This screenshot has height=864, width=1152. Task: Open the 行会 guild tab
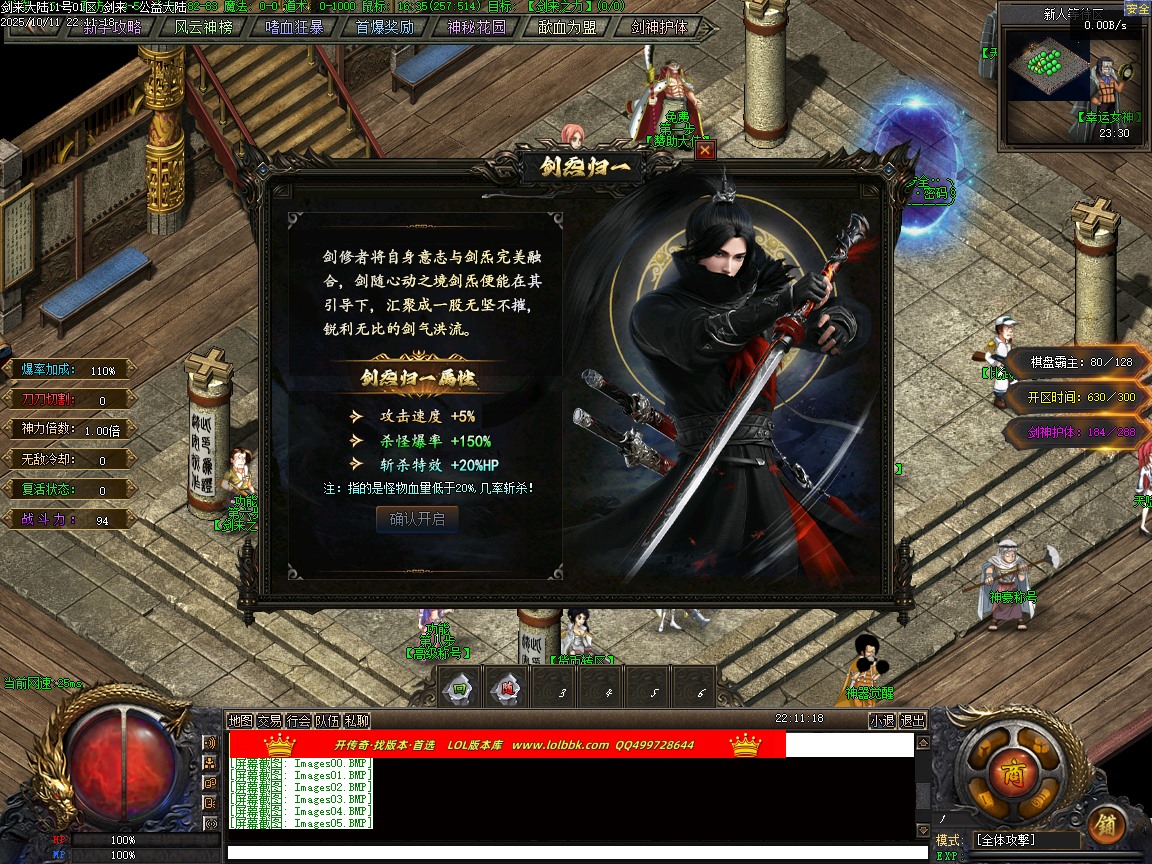coord(298,720)
